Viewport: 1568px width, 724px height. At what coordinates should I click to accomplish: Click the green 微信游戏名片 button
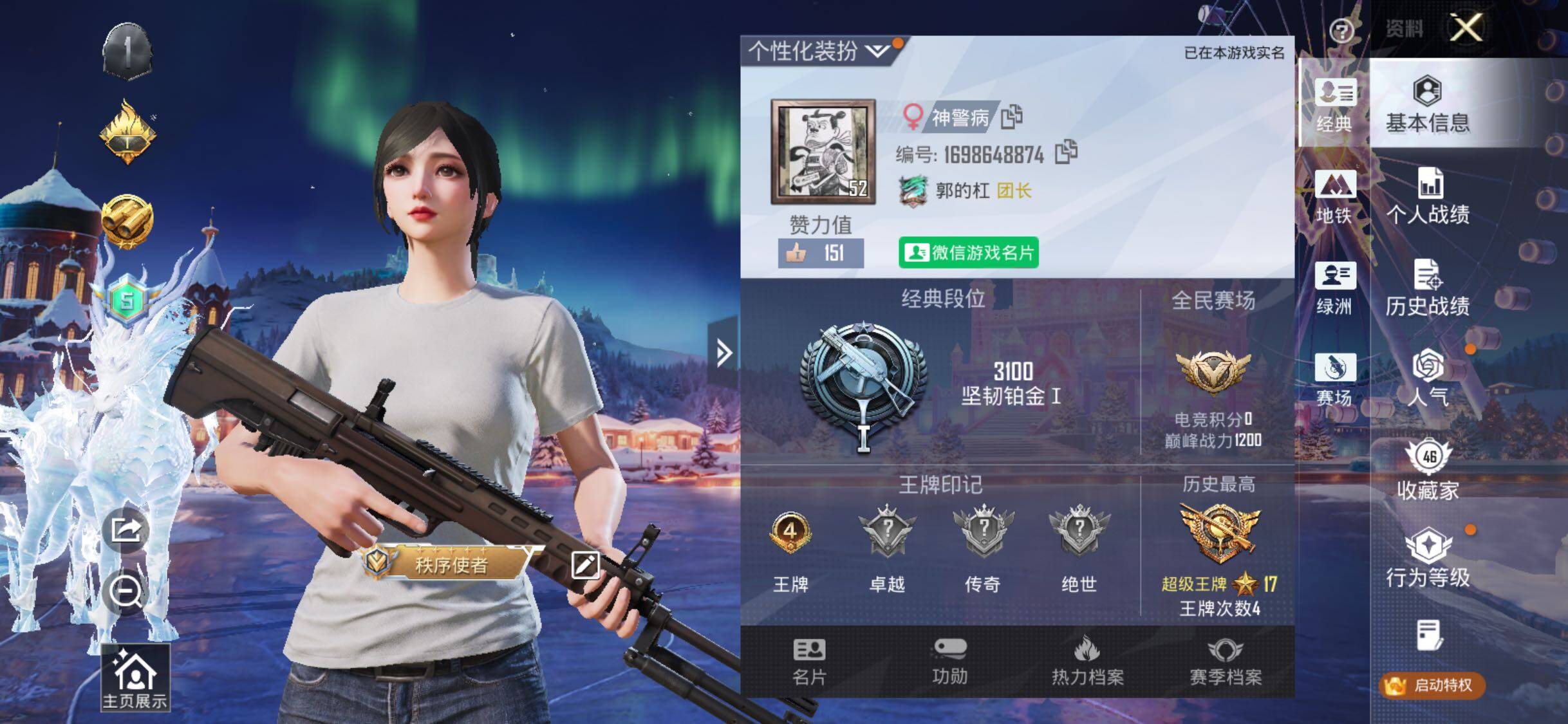pyautogui.click(x=968, y=252)
